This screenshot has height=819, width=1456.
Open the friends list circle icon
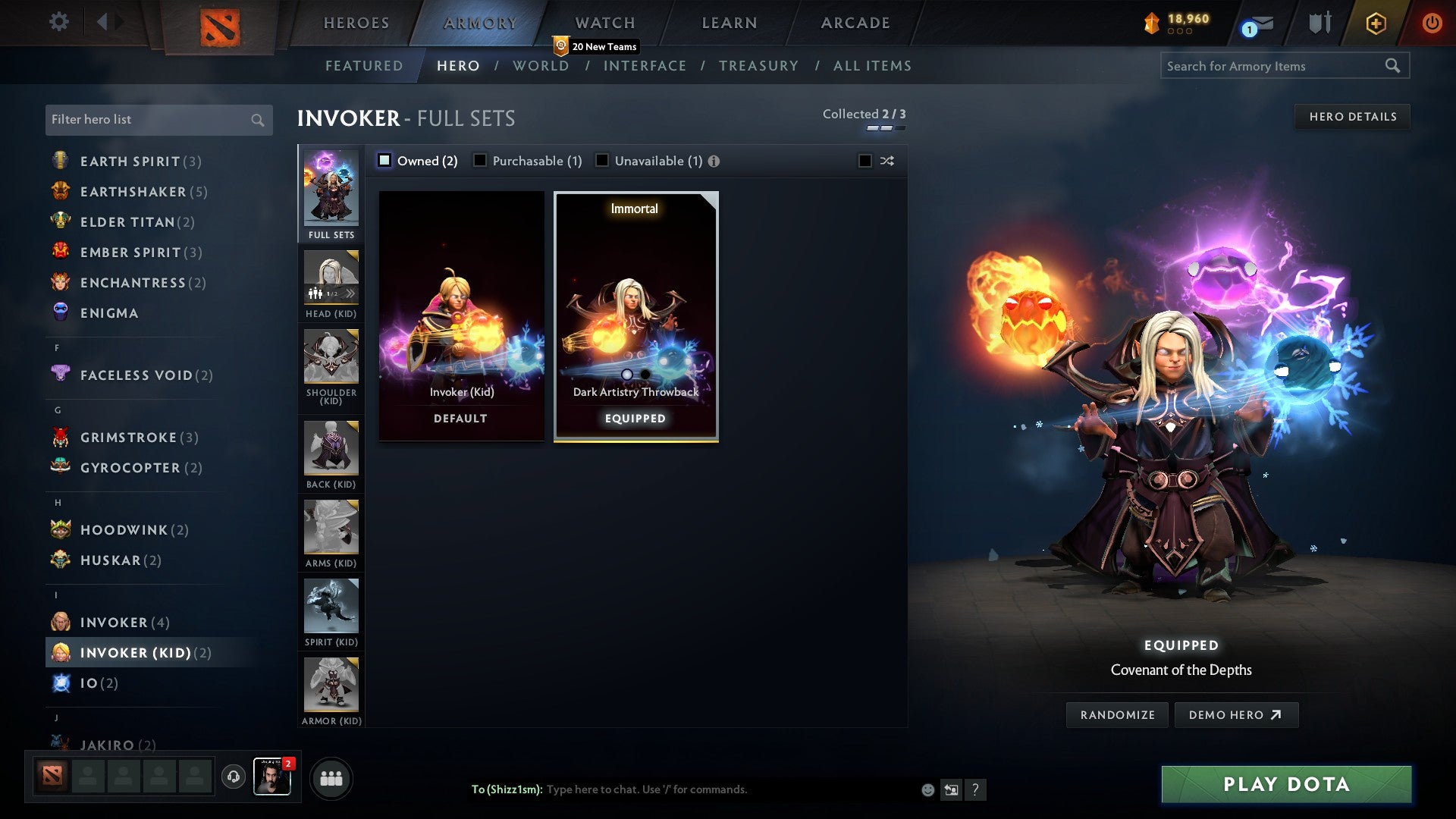[x=331, y=778]
